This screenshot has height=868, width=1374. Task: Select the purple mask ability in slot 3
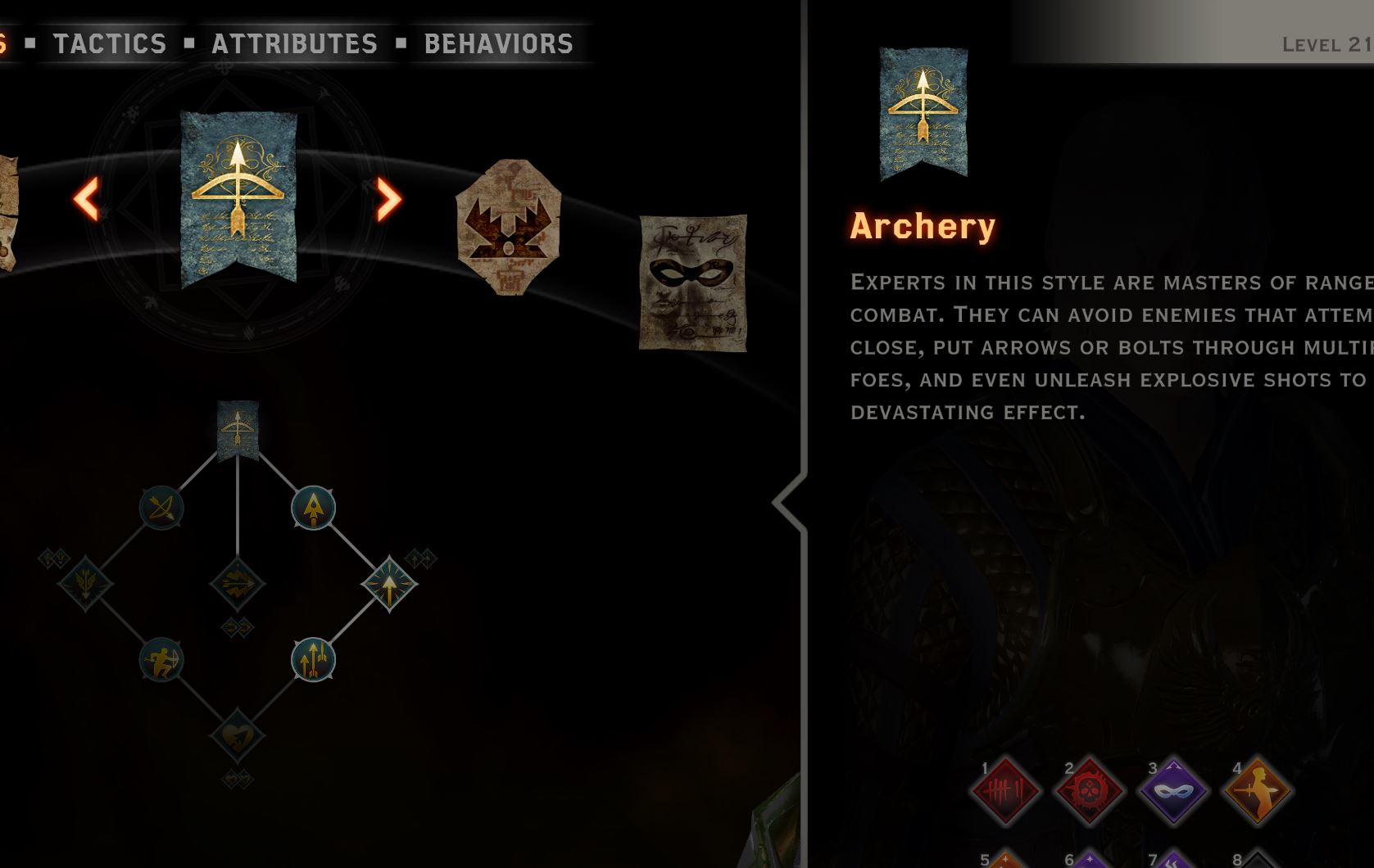point(1173,791)
